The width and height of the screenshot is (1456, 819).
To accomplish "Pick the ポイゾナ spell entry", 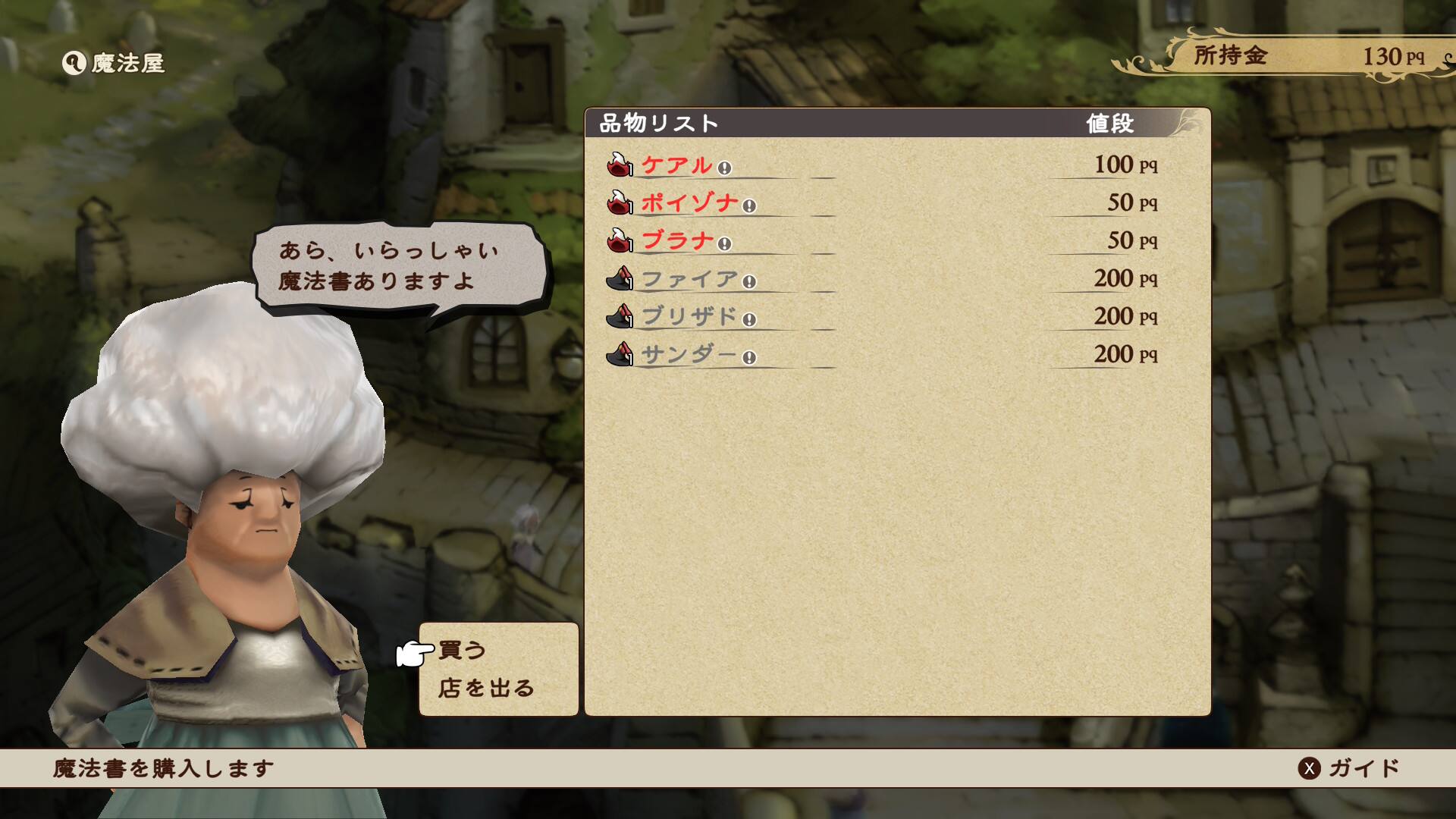I will (x=689, y=203).
